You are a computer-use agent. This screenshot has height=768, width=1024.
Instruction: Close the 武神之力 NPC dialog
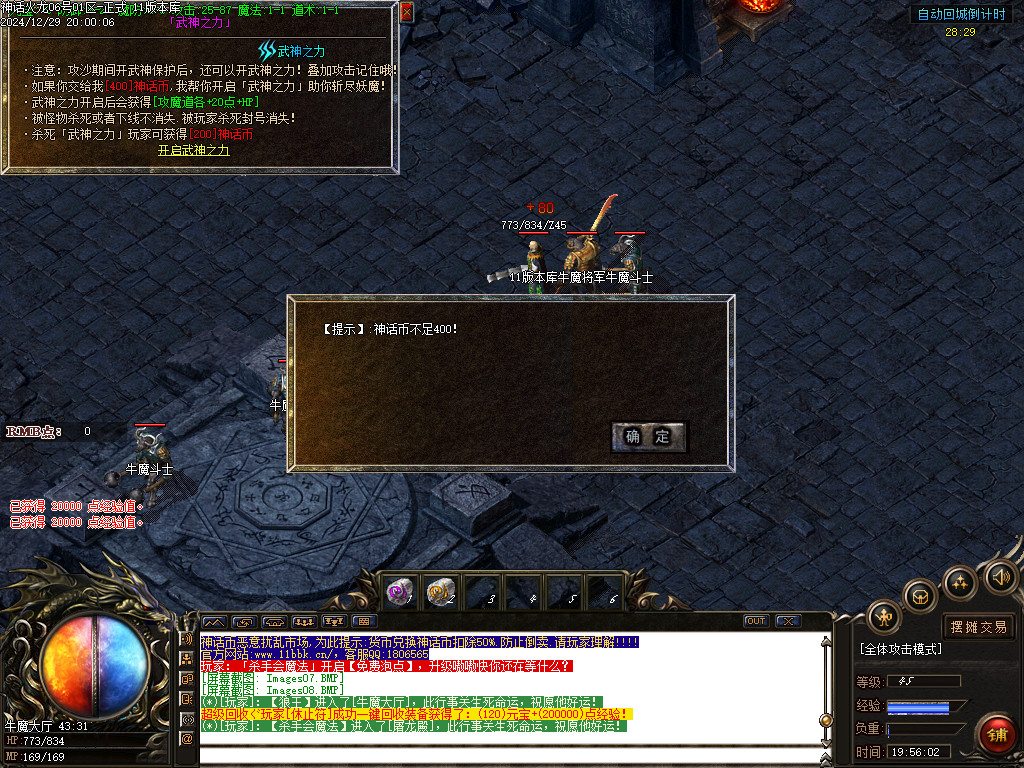pyautogui.click(x=406, y=12)
